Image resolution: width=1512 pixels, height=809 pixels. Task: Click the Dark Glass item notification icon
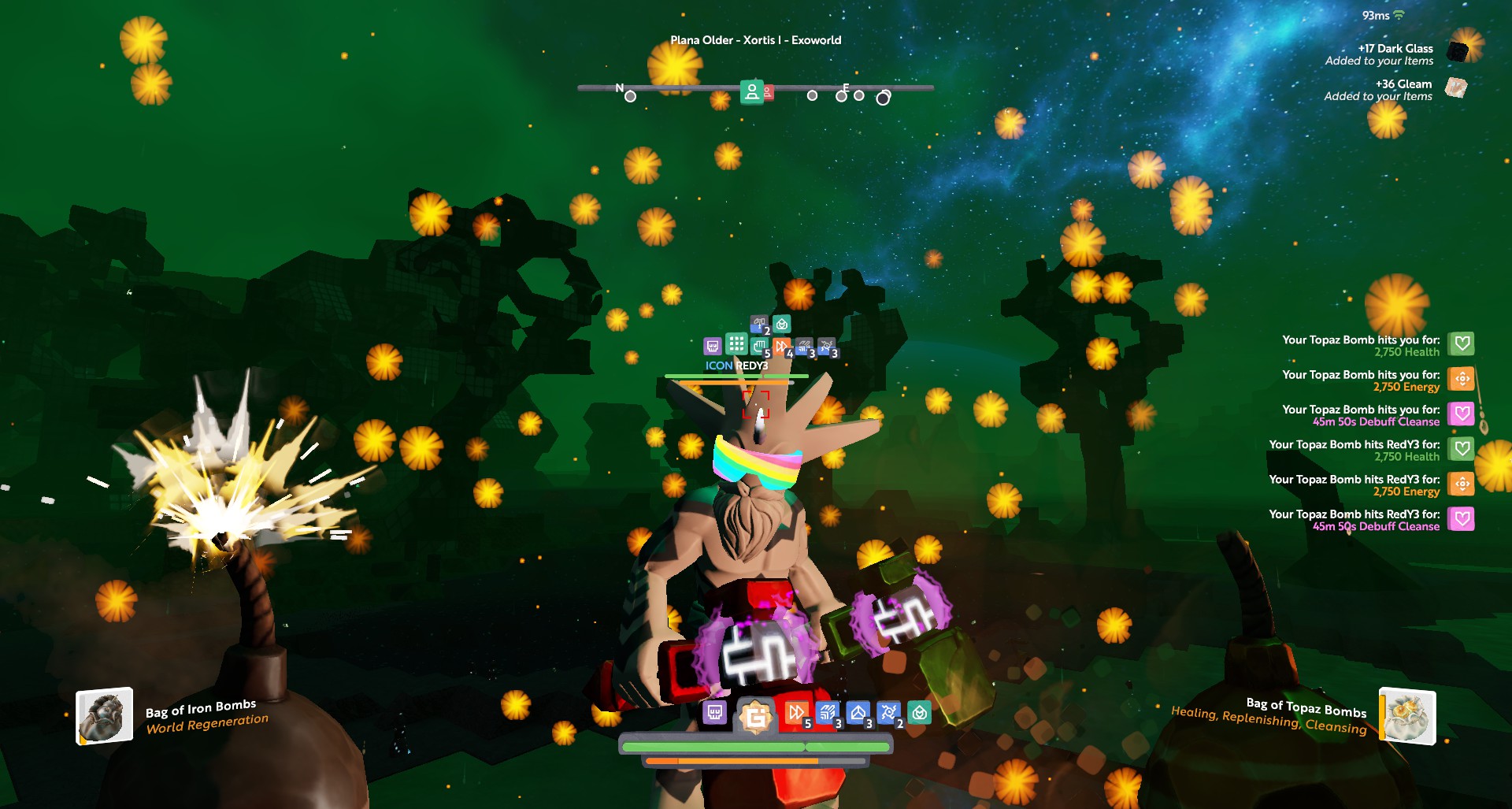tap(1458, 52)
